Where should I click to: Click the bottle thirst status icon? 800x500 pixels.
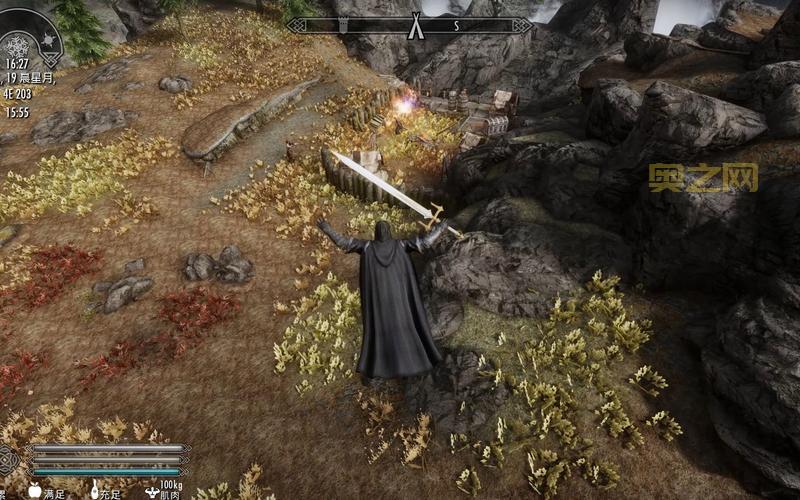[x=96, y=490]
